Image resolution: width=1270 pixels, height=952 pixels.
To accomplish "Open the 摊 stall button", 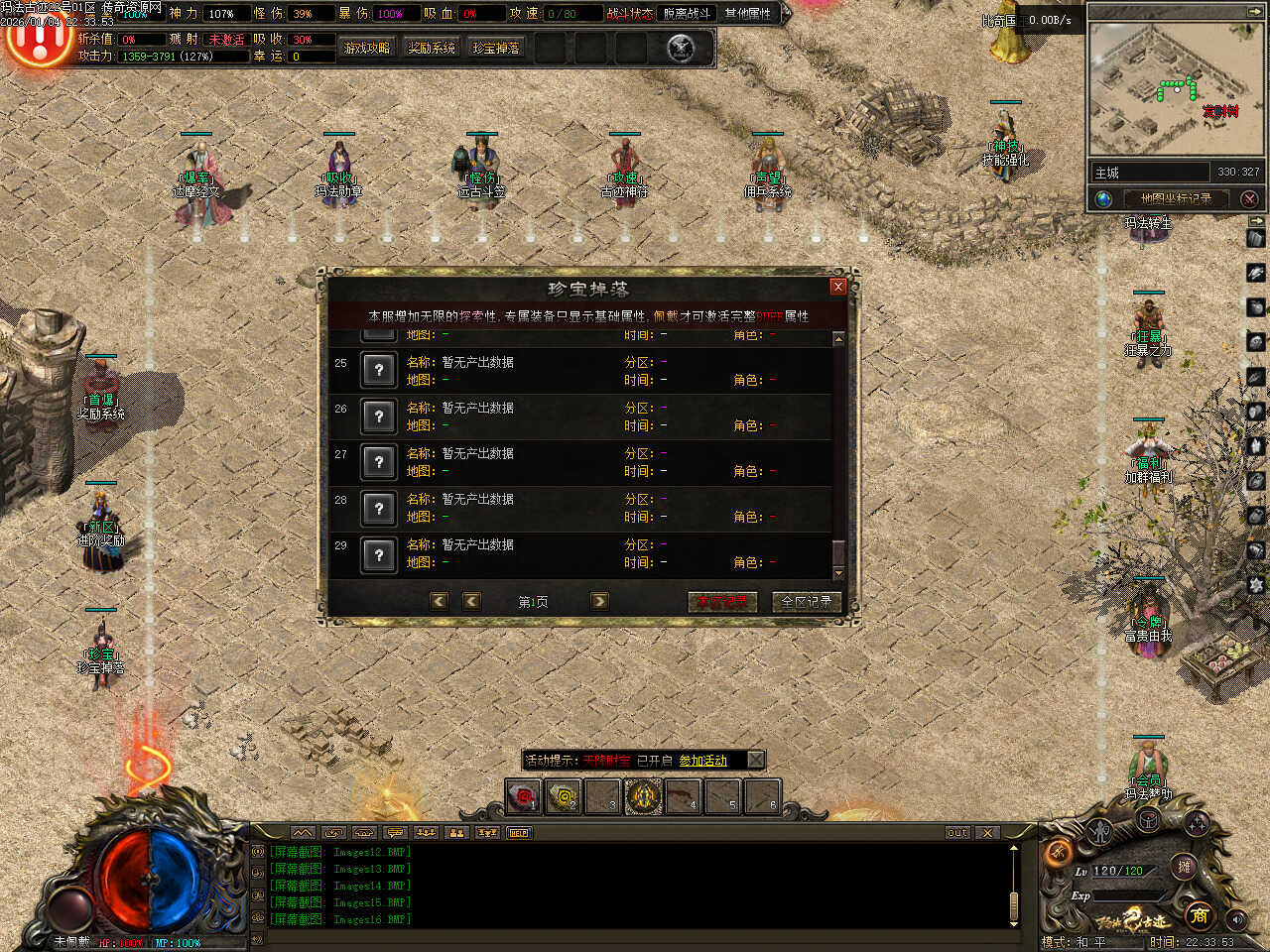I will tap(1184, 866).
